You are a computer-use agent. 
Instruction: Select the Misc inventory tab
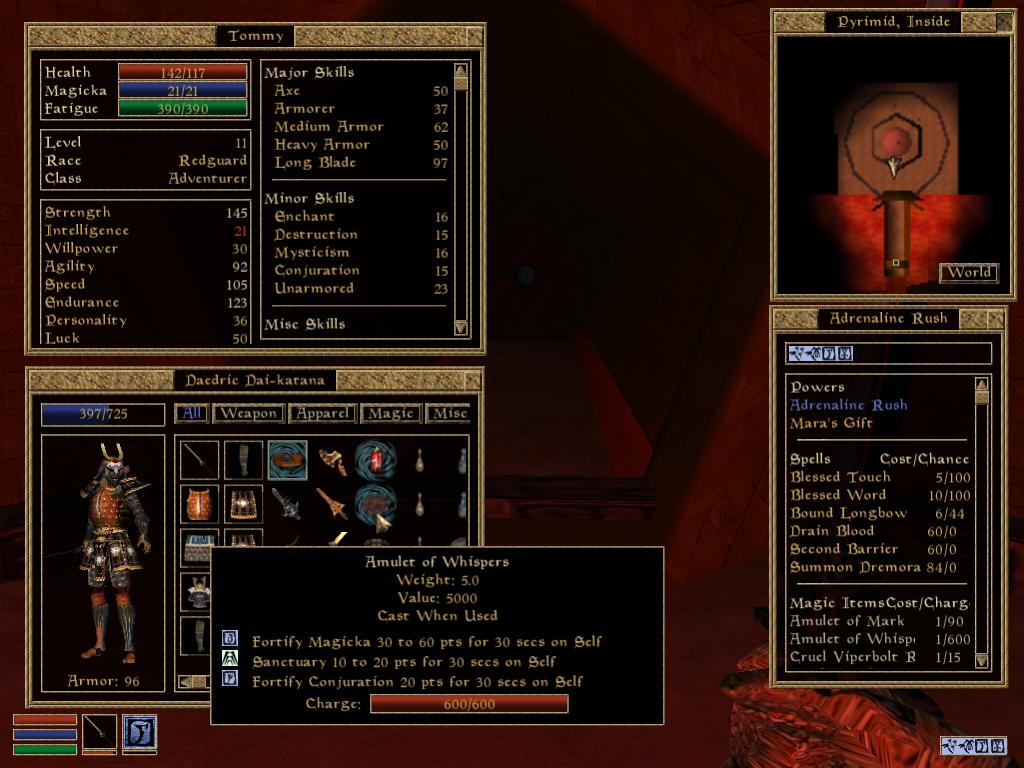tap(449, 413)
